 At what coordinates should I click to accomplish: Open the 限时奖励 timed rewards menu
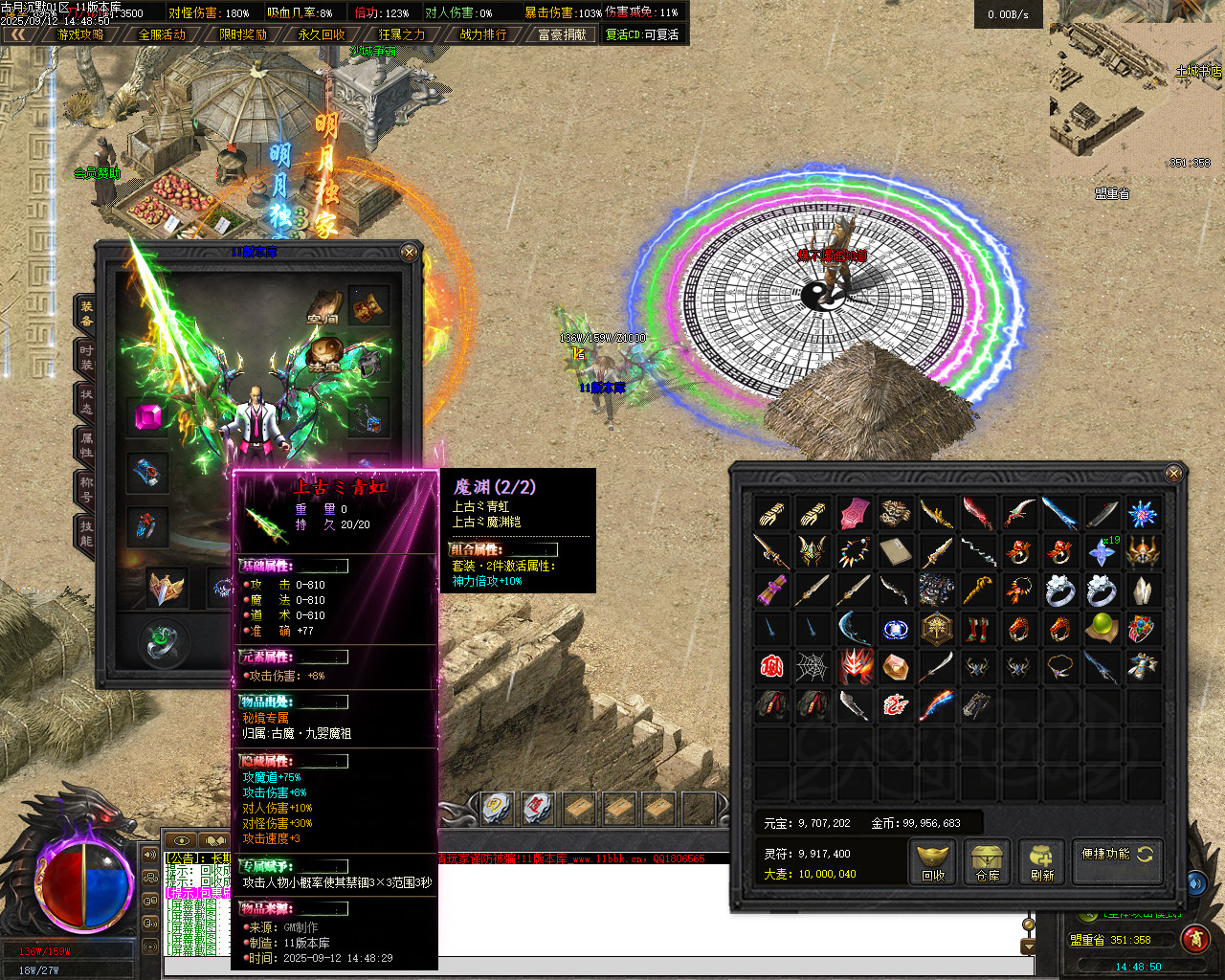click(x=242, y=34)
